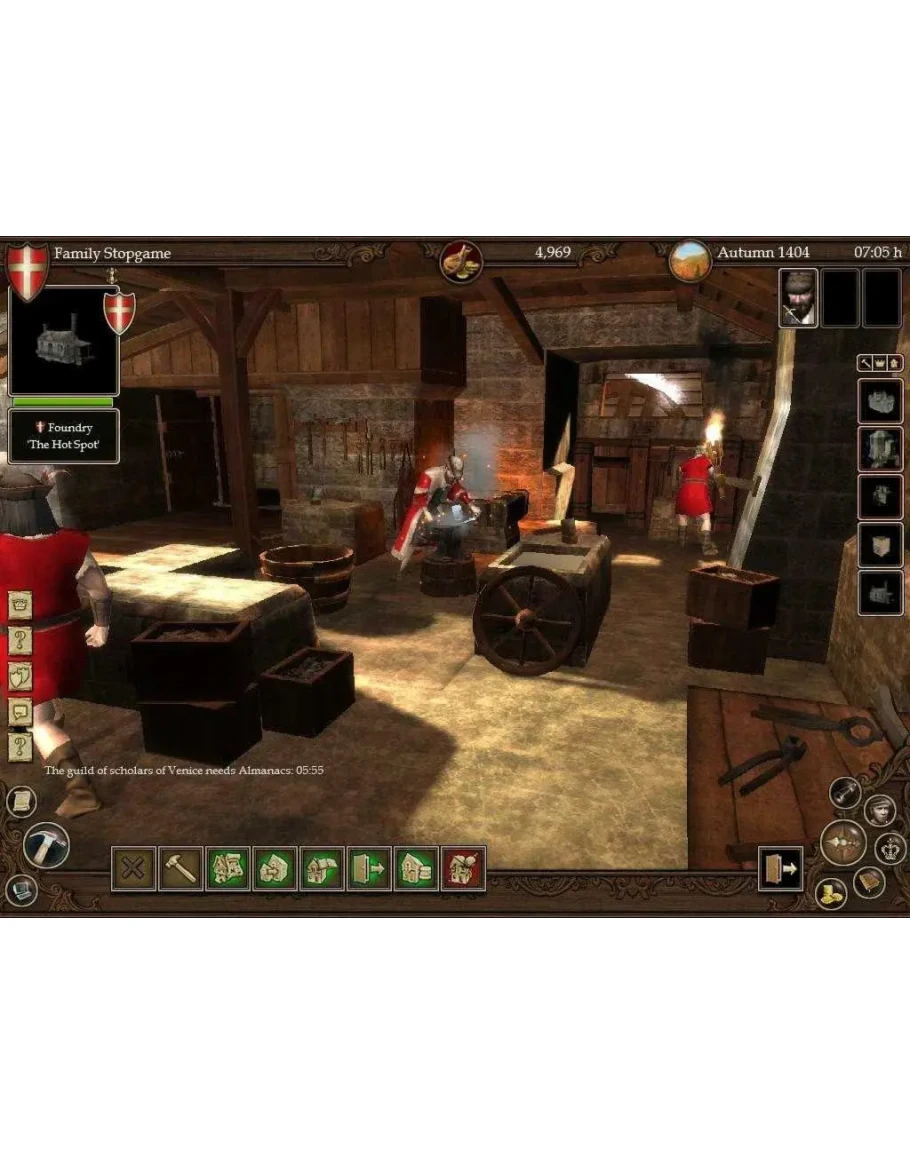Switch to the small house tab
This screenshot has height=1155, width=910.
click(895, 365)
